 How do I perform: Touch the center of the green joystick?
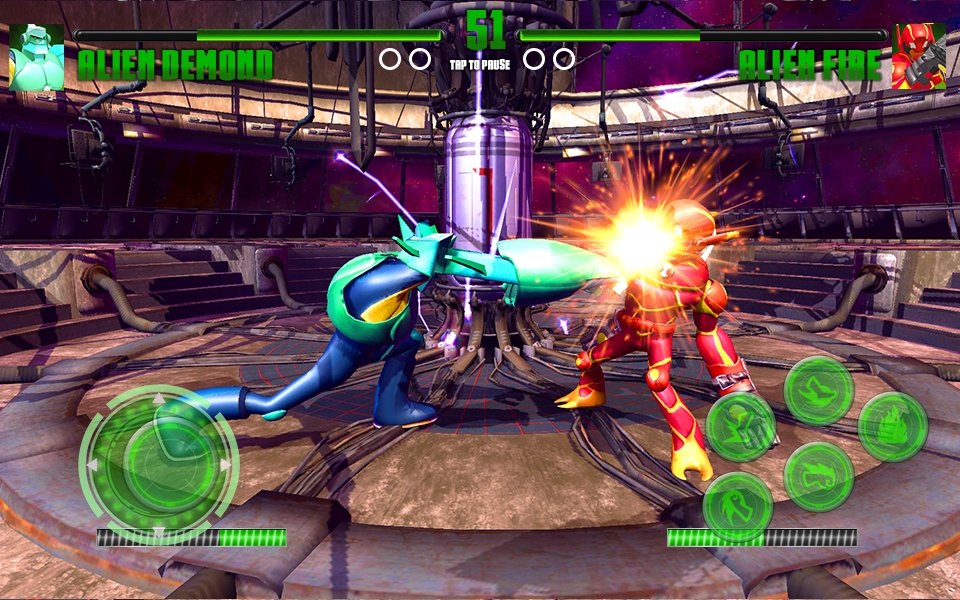click(159, 465)
